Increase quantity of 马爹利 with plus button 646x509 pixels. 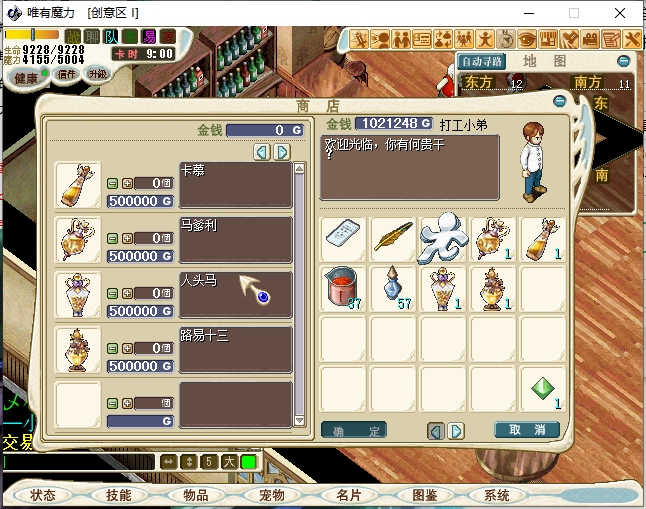127,238
